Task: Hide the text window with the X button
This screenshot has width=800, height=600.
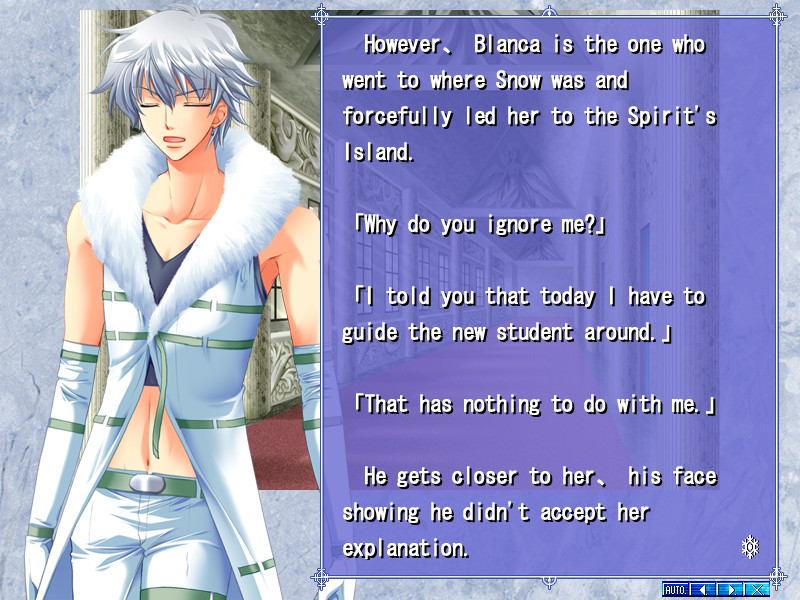Action: pos(757,589)
